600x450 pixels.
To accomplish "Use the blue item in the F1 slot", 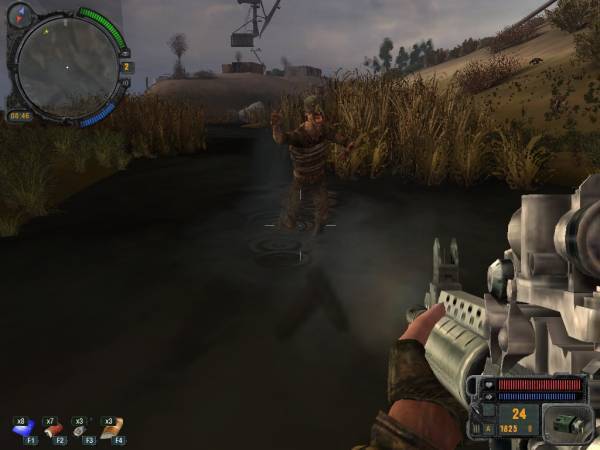I will [24, 428].
